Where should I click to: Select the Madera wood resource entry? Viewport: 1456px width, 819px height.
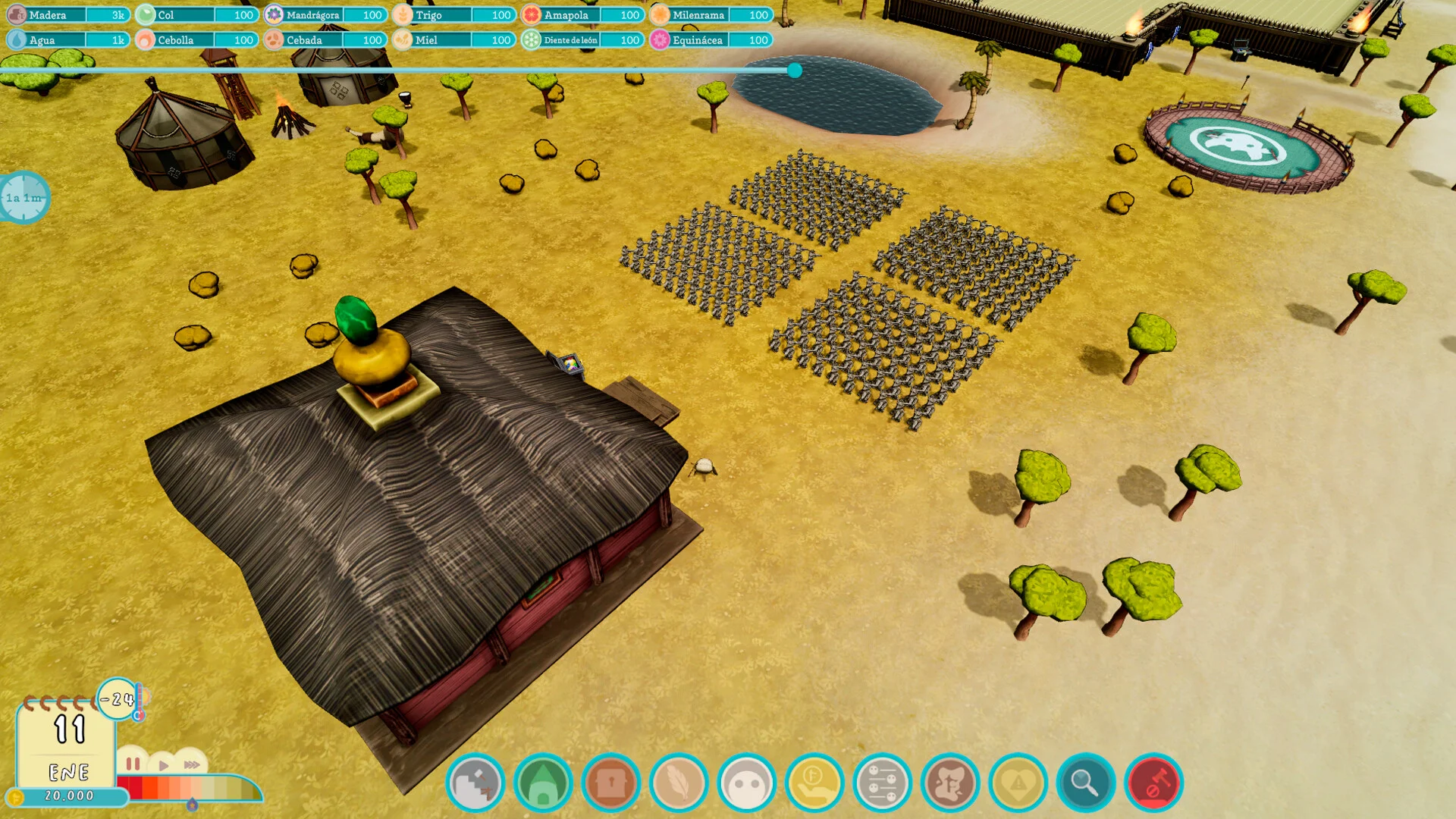pos(68,15)
